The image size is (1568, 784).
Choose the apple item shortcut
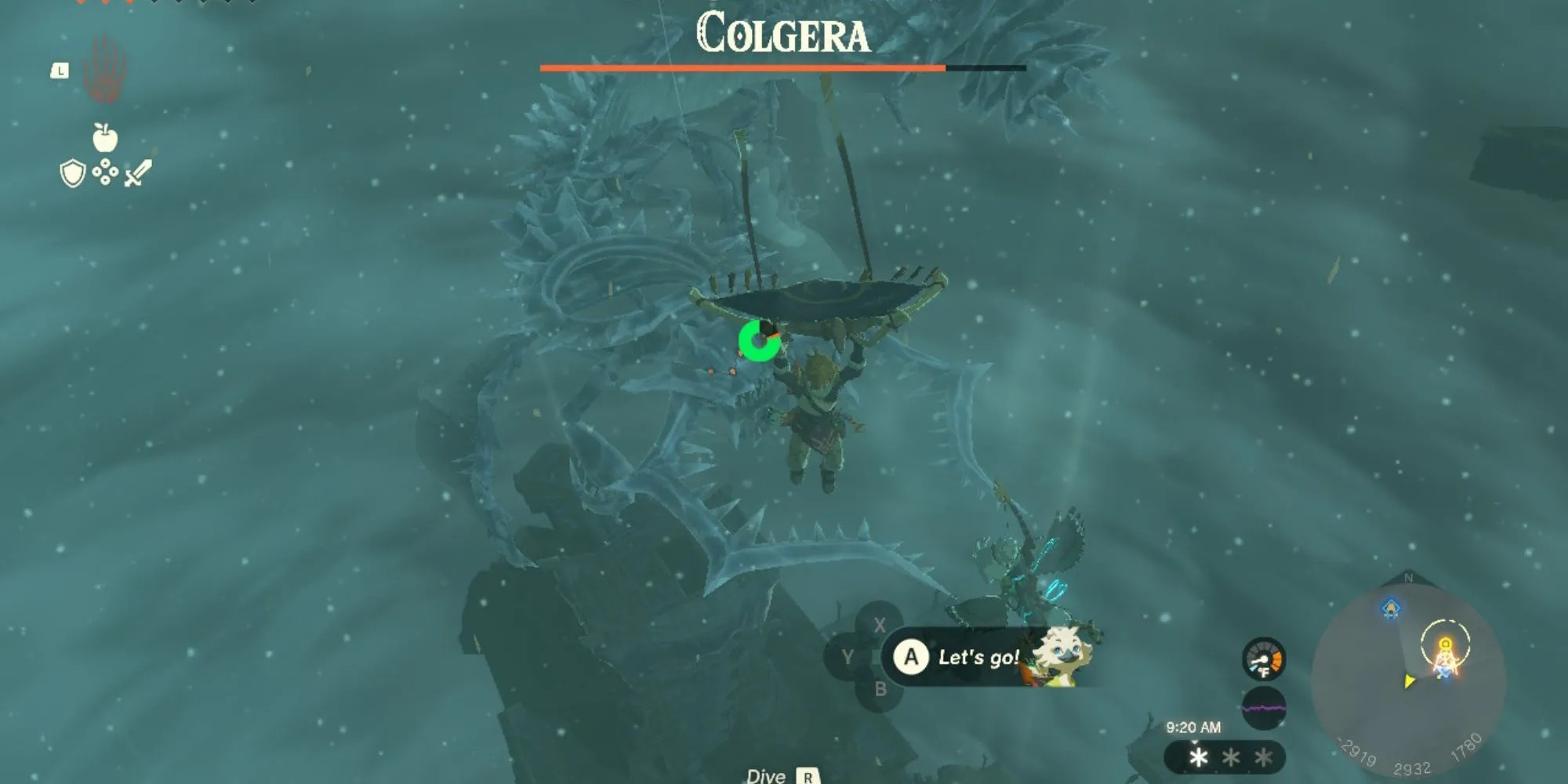click(x=105, y=138)
